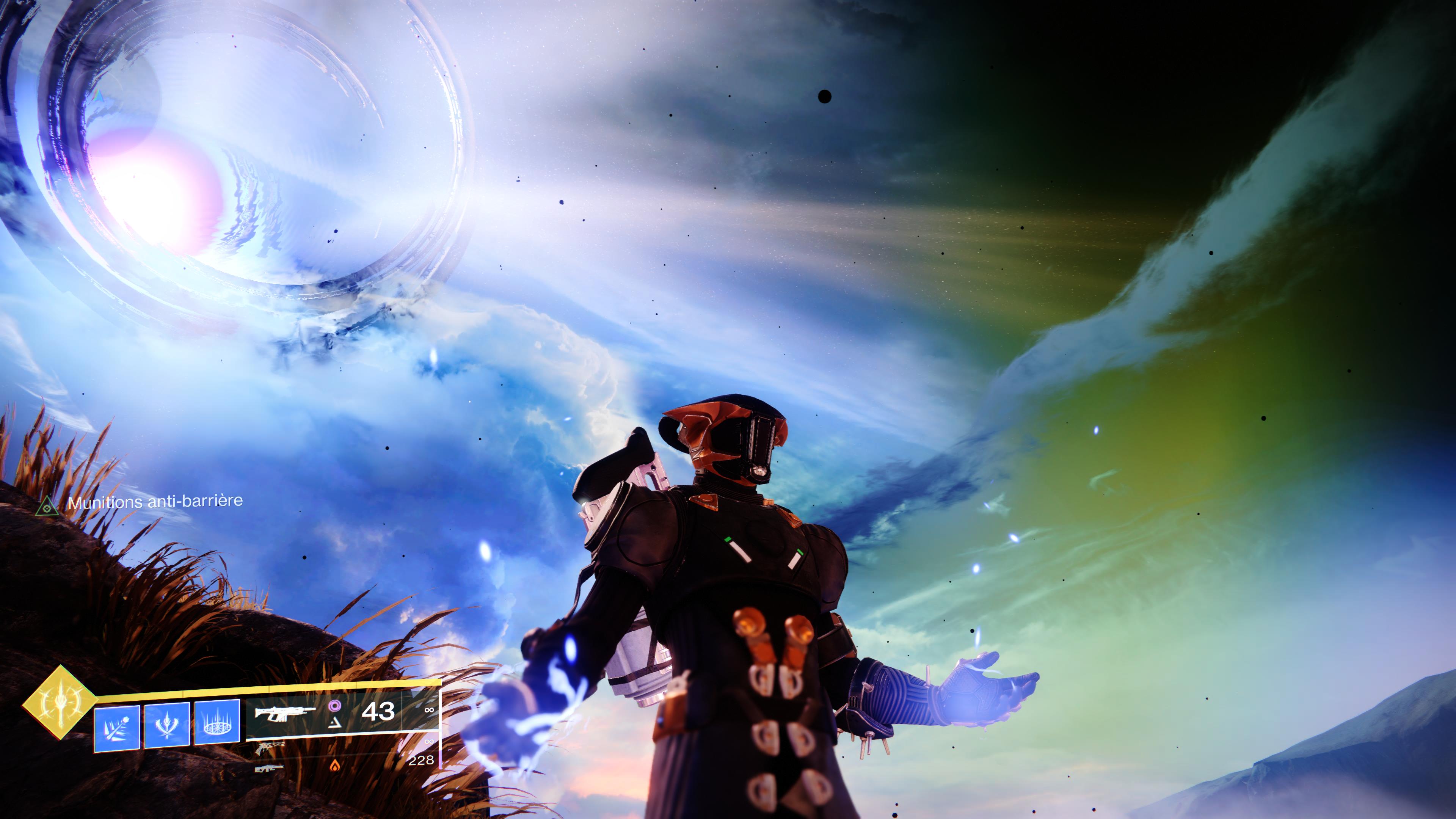
Task: Trigger the melee ability icon
Action: (167, 725)
